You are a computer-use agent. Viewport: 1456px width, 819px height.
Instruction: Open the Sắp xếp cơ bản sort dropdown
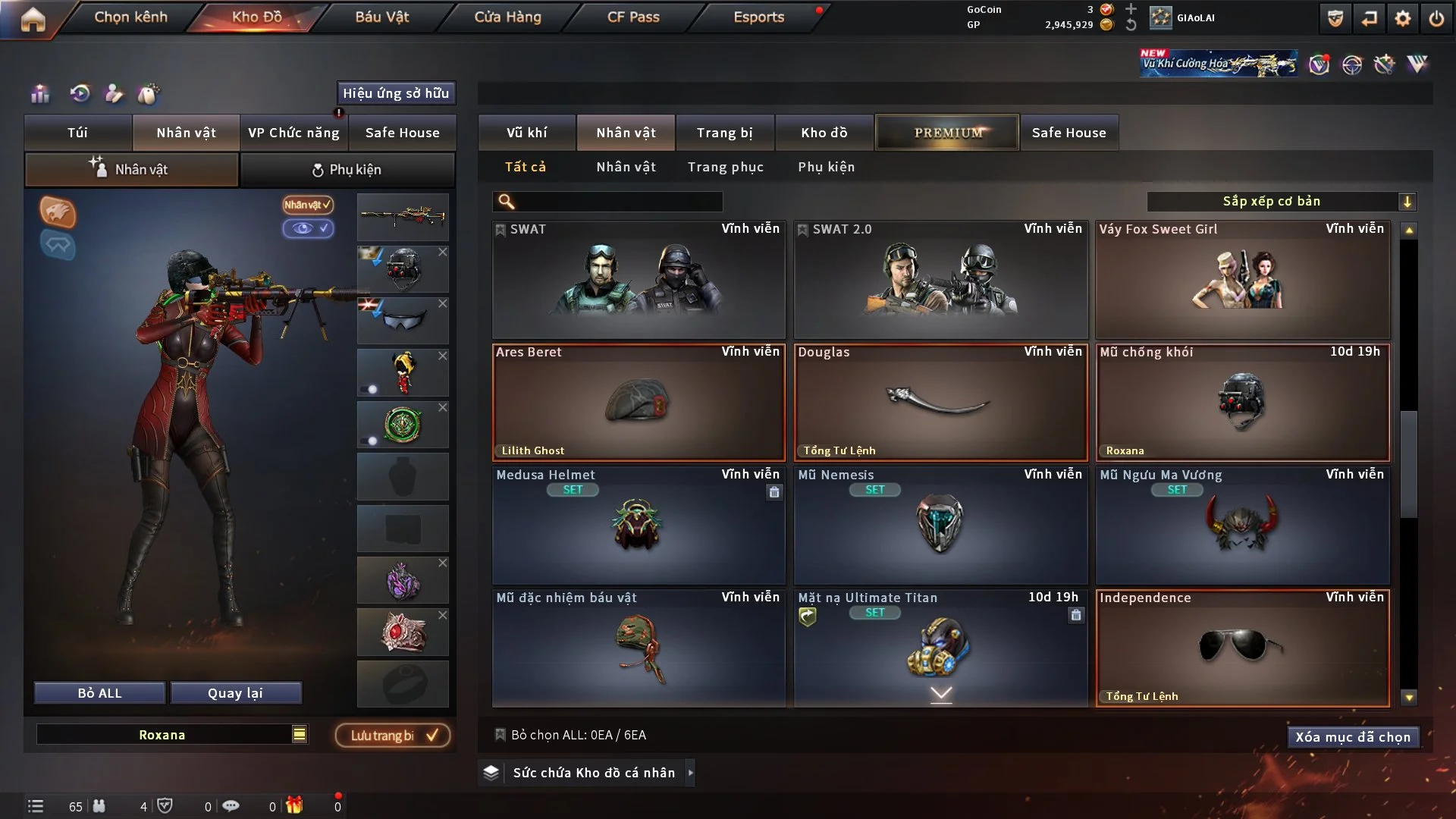[1281, 202]
